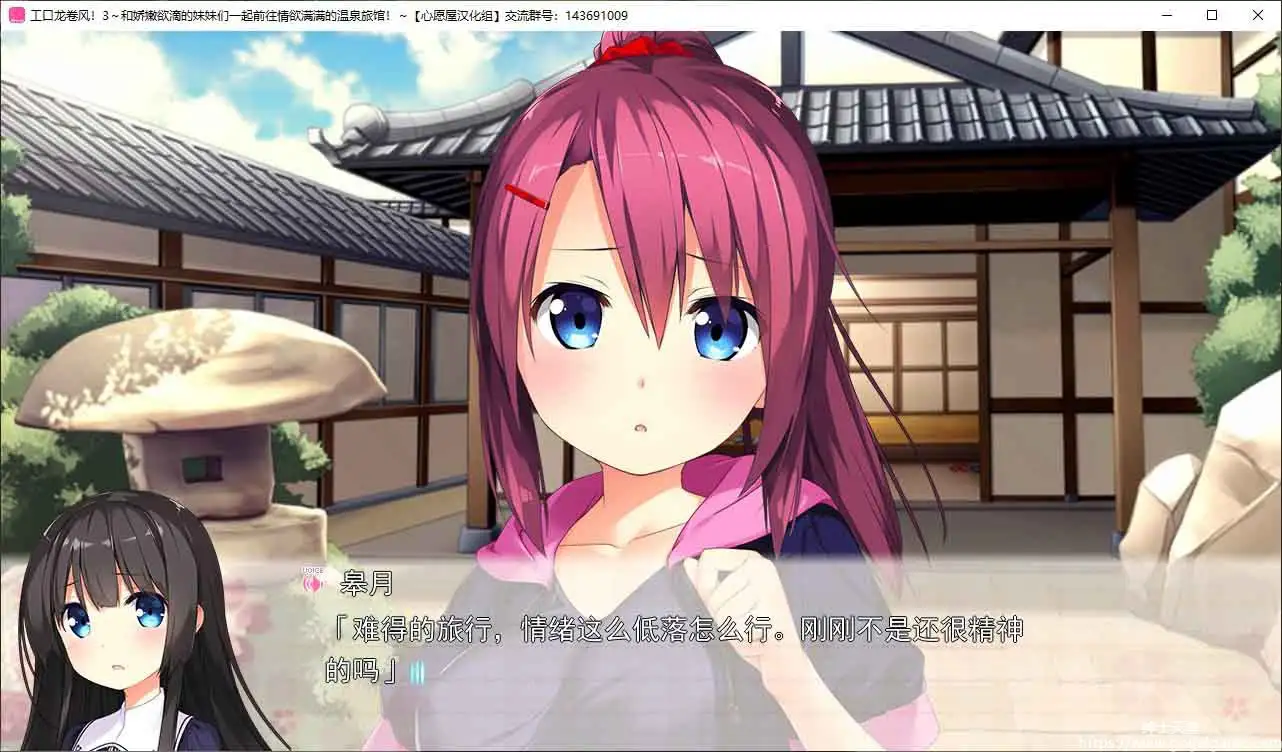Screen dimensions: 1282x752
Task: Click the small VOICE label above the speaker icon
Action: coord(310,568)
